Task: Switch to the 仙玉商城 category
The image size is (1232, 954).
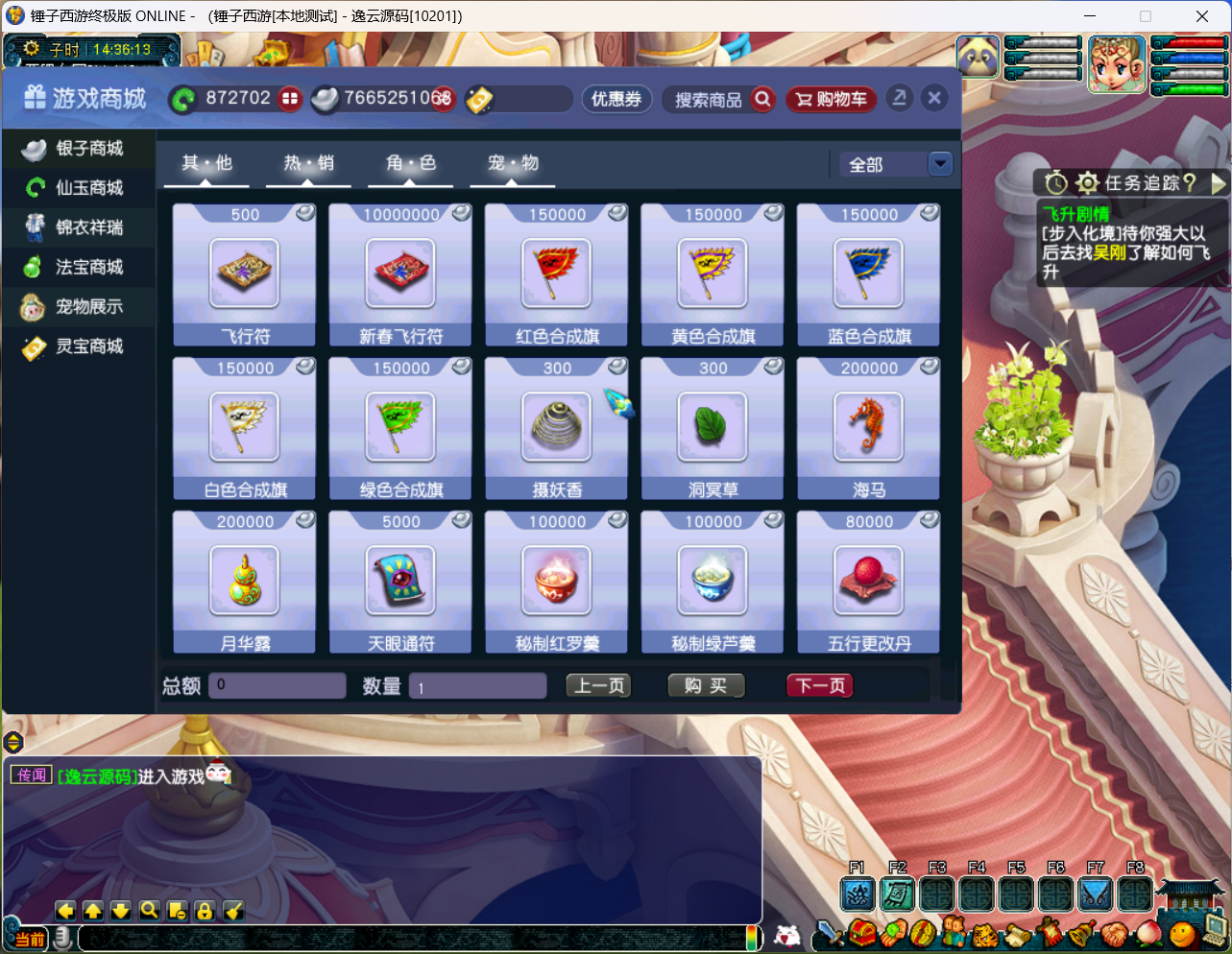Action: (79, 188)
